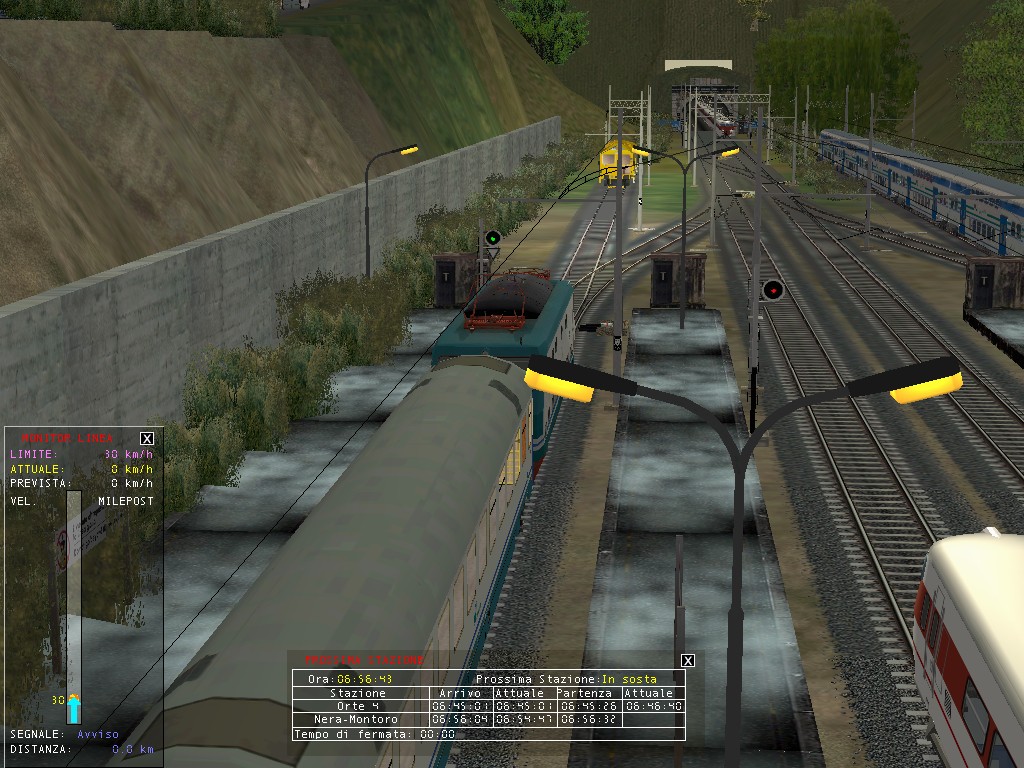
Task: Close the Prossima Stazione timetable window
Action: pyautogui.click(x=687, y=660)
